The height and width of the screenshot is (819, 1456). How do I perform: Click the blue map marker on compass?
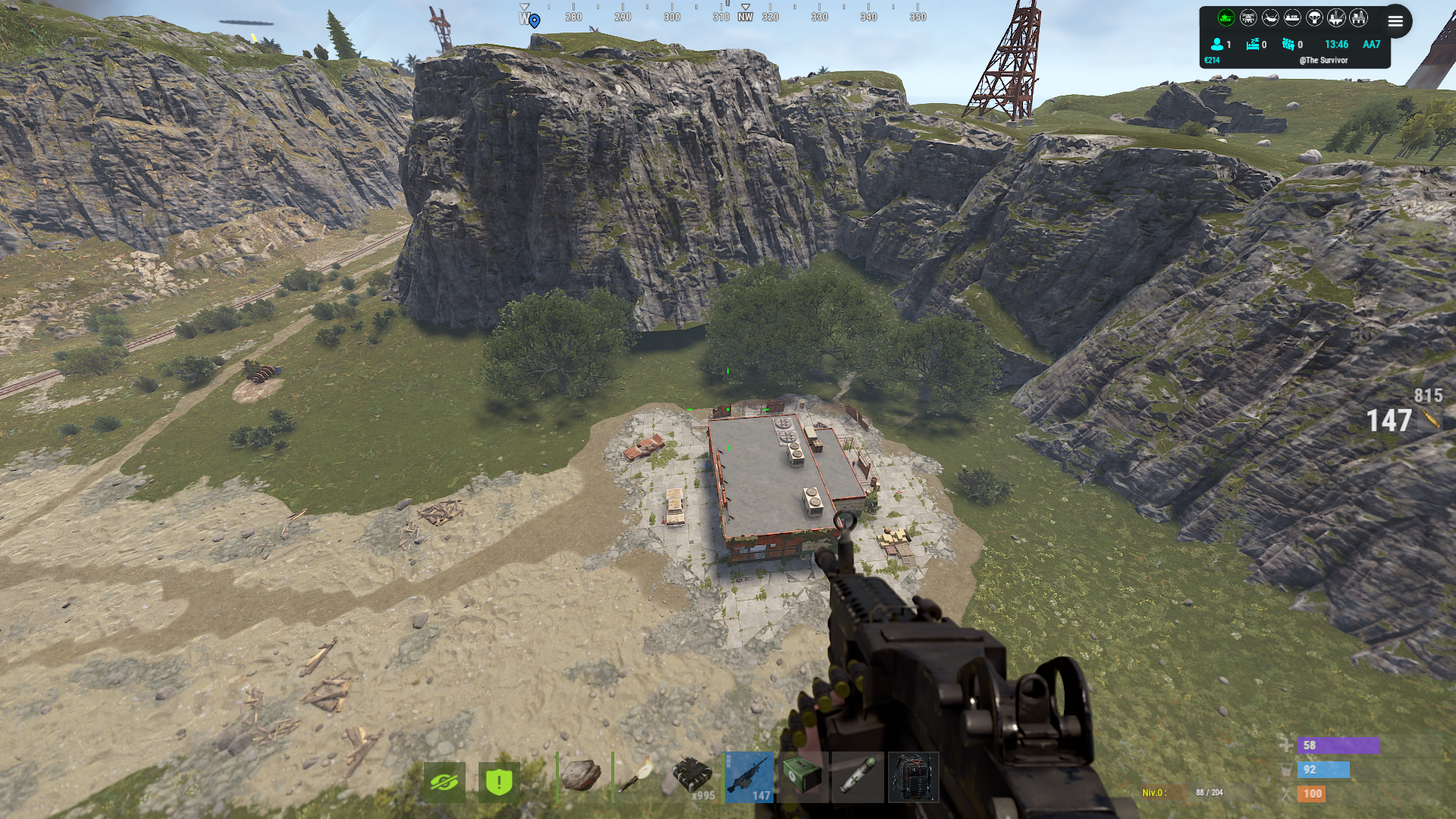click(x=535, y=20)
